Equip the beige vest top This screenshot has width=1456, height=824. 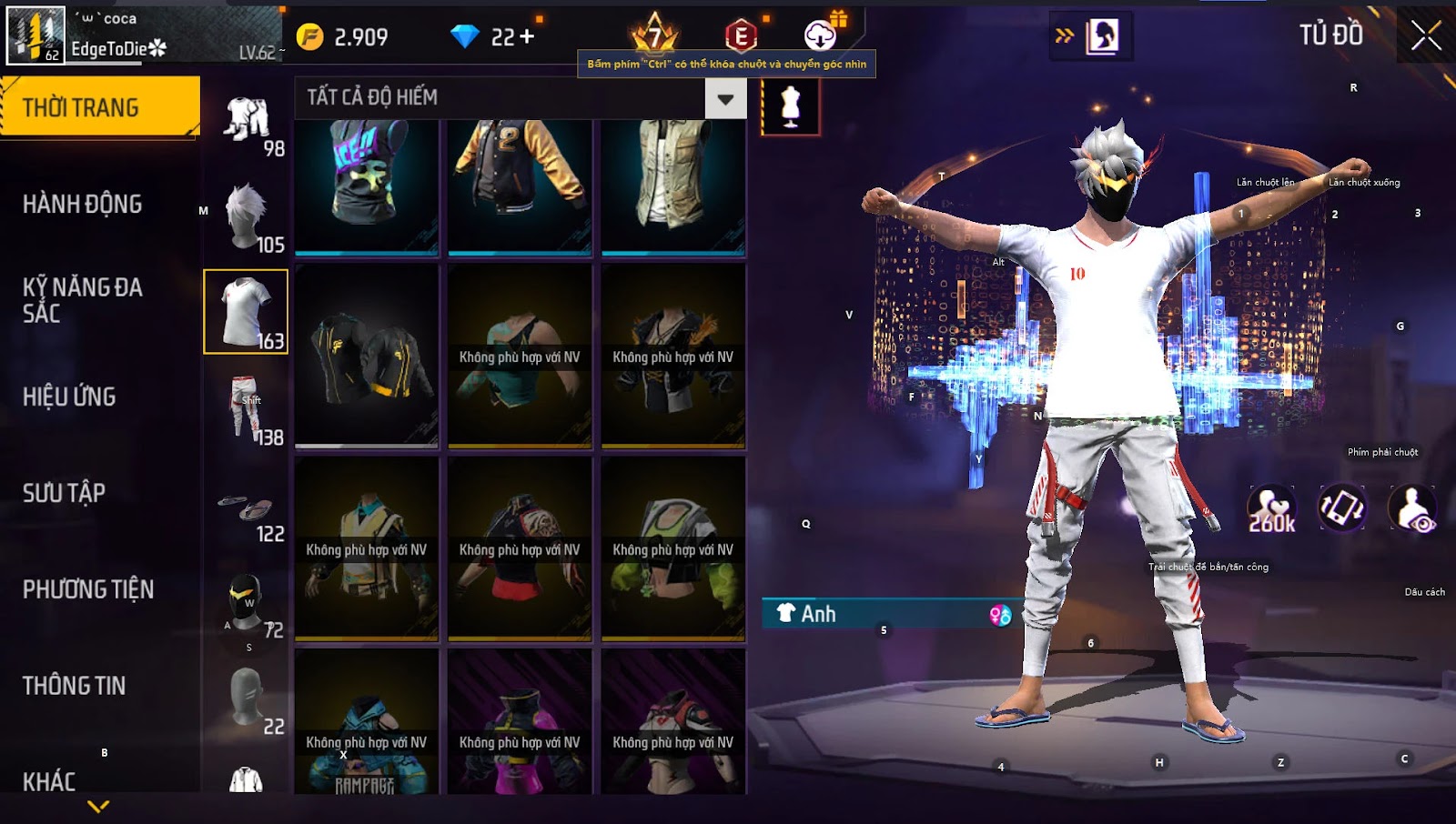coord(673,186)
